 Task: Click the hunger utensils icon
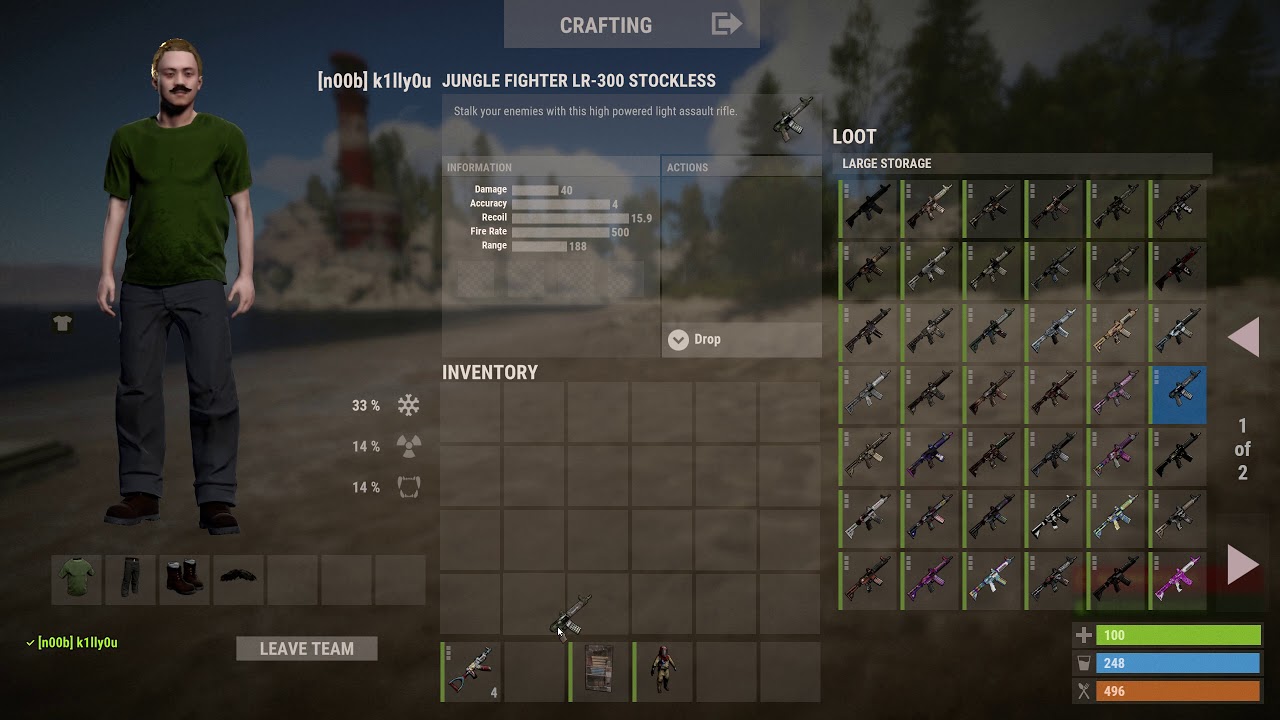click(x=1085, y=690)
